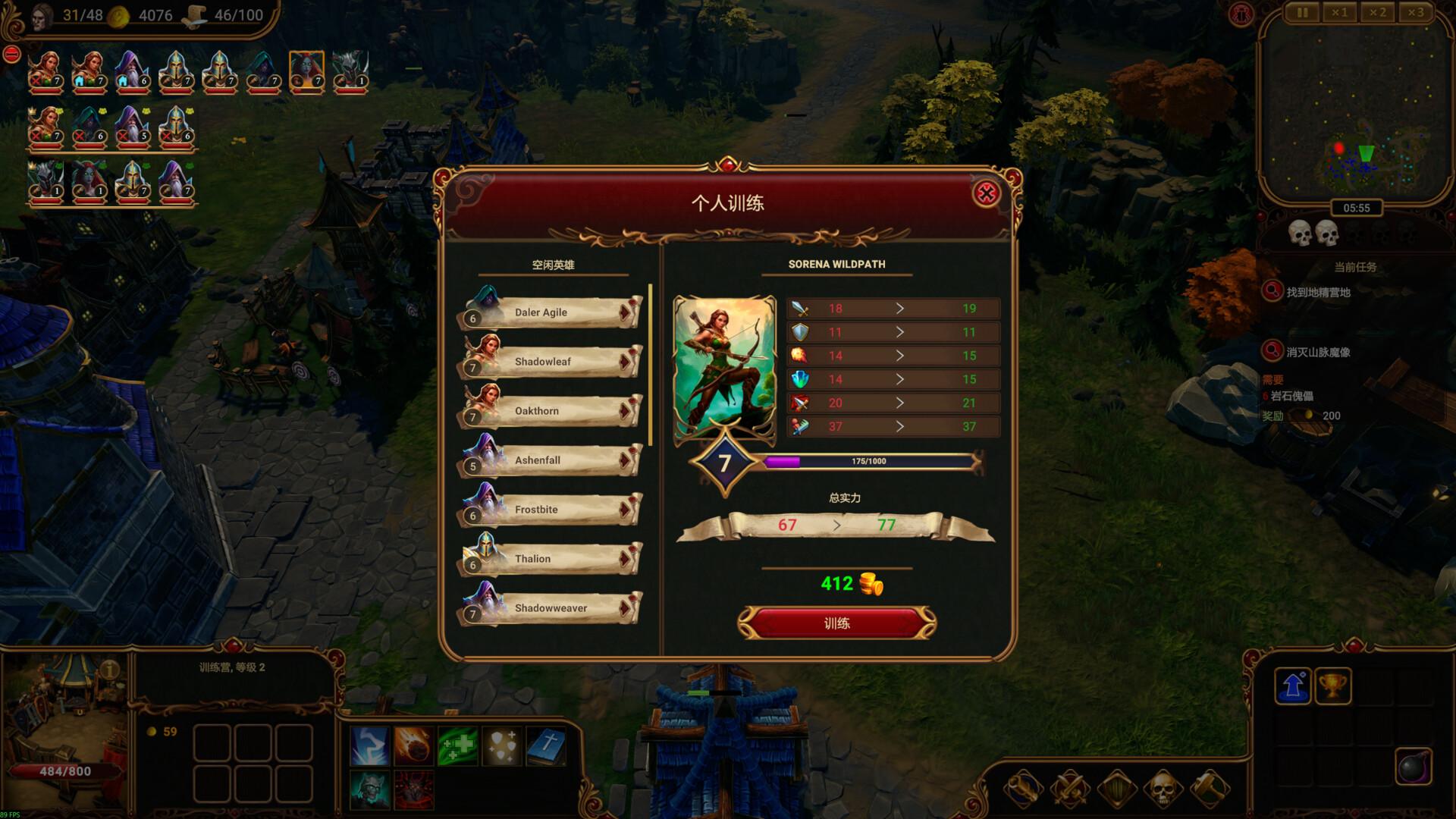Select the green healing spell icon

point(457,745)
